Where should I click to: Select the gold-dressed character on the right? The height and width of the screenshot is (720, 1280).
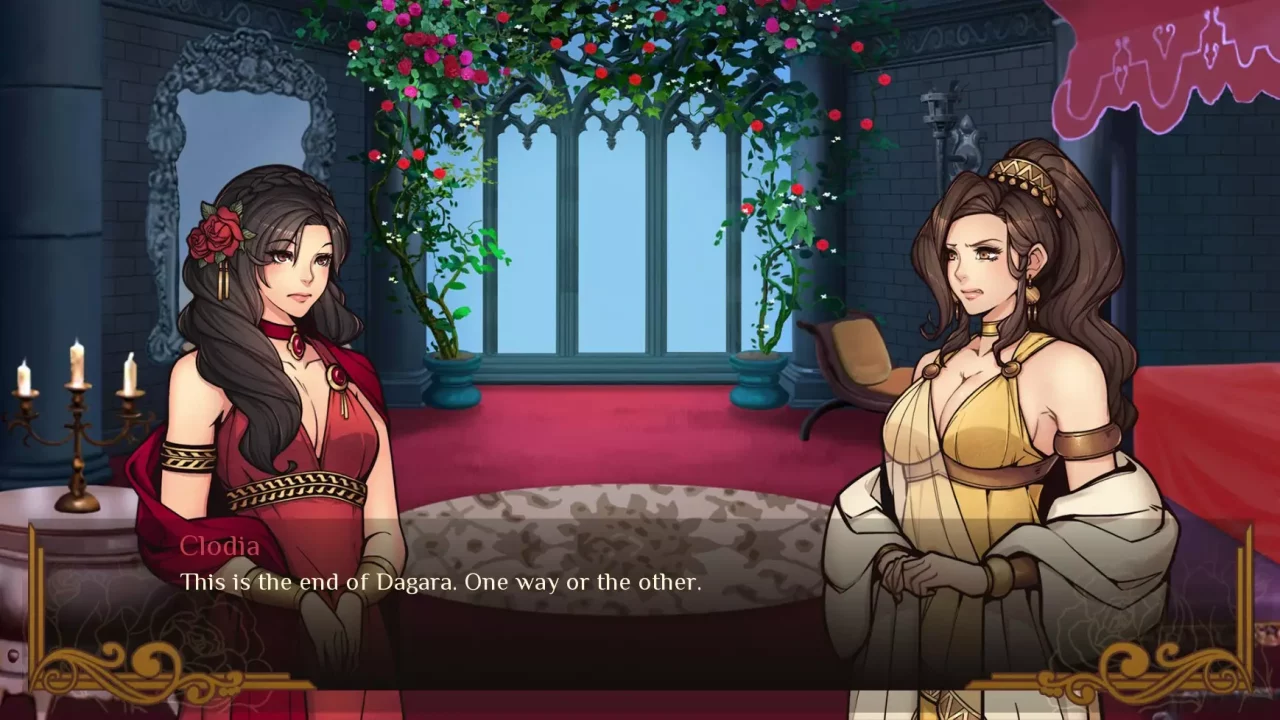(990, 400)
